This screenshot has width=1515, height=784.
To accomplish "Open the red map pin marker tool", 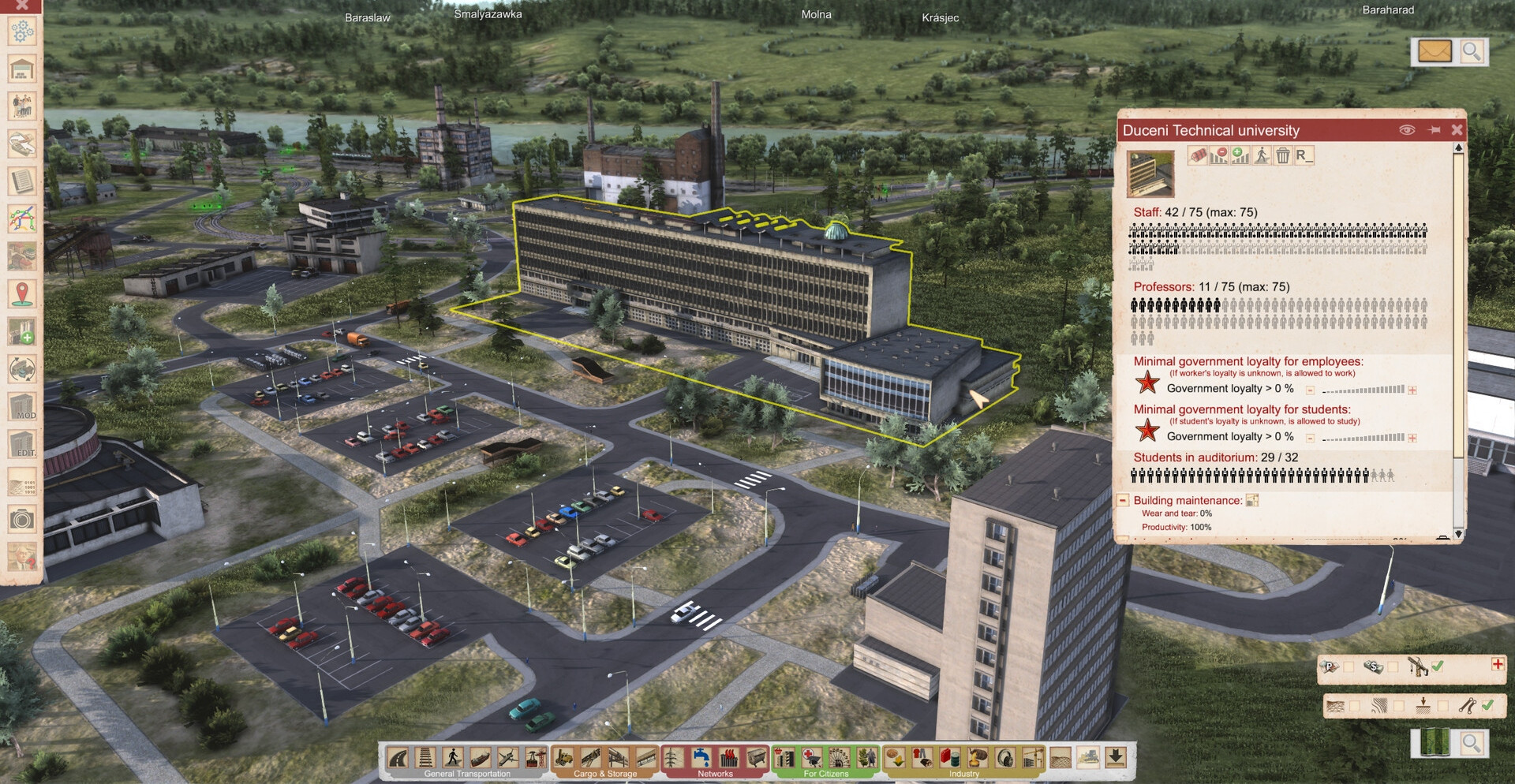I will tap(22, 294).
